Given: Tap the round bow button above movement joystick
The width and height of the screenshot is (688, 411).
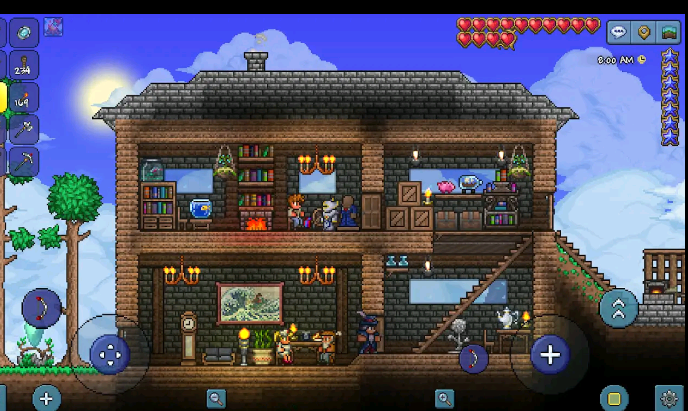Looking at the screenshot, I should tap(41, 307).
